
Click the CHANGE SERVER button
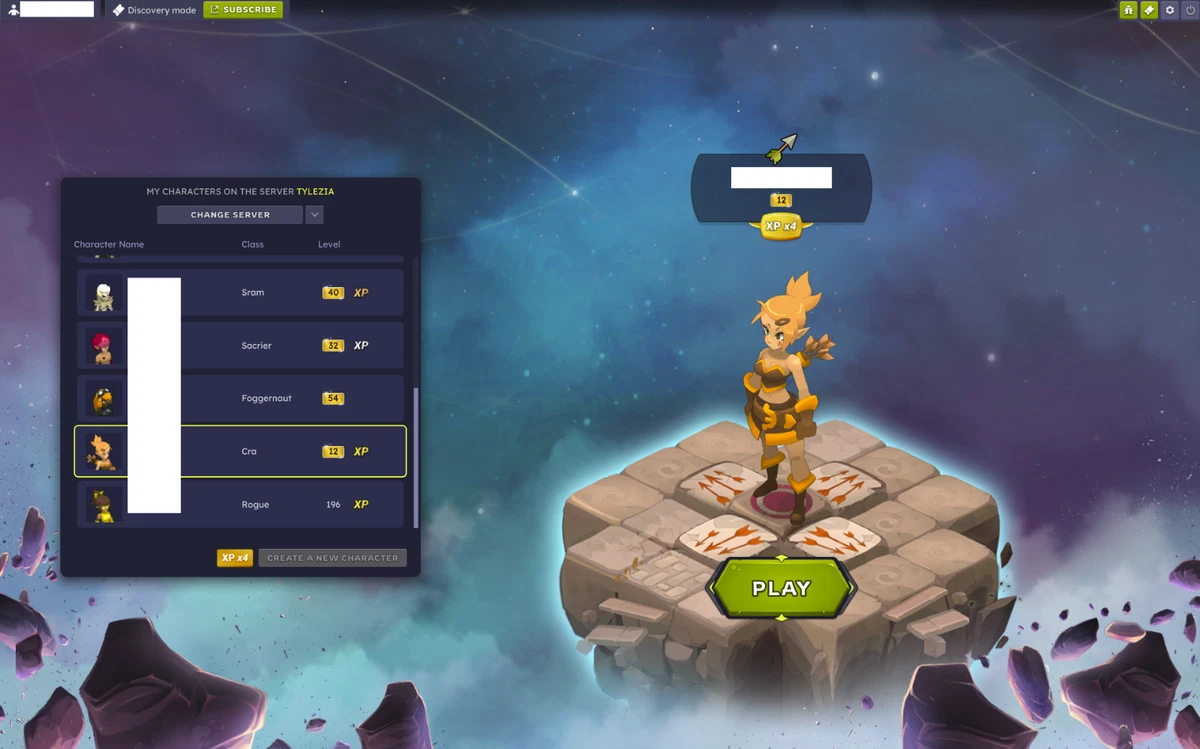click(x=230, y=215)
